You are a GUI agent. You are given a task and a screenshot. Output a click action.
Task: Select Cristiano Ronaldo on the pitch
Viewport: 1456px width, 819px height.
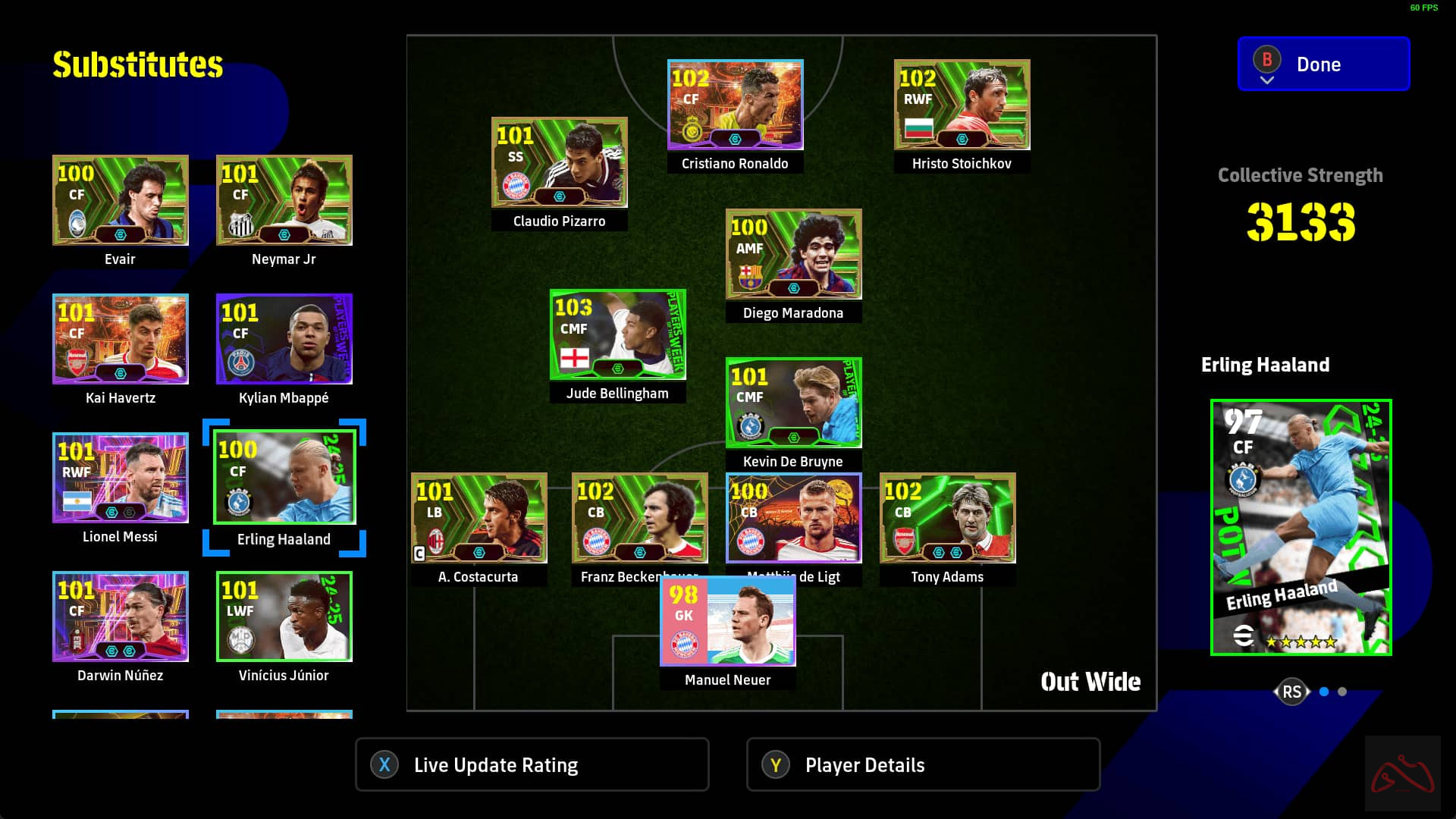point(734,105)
